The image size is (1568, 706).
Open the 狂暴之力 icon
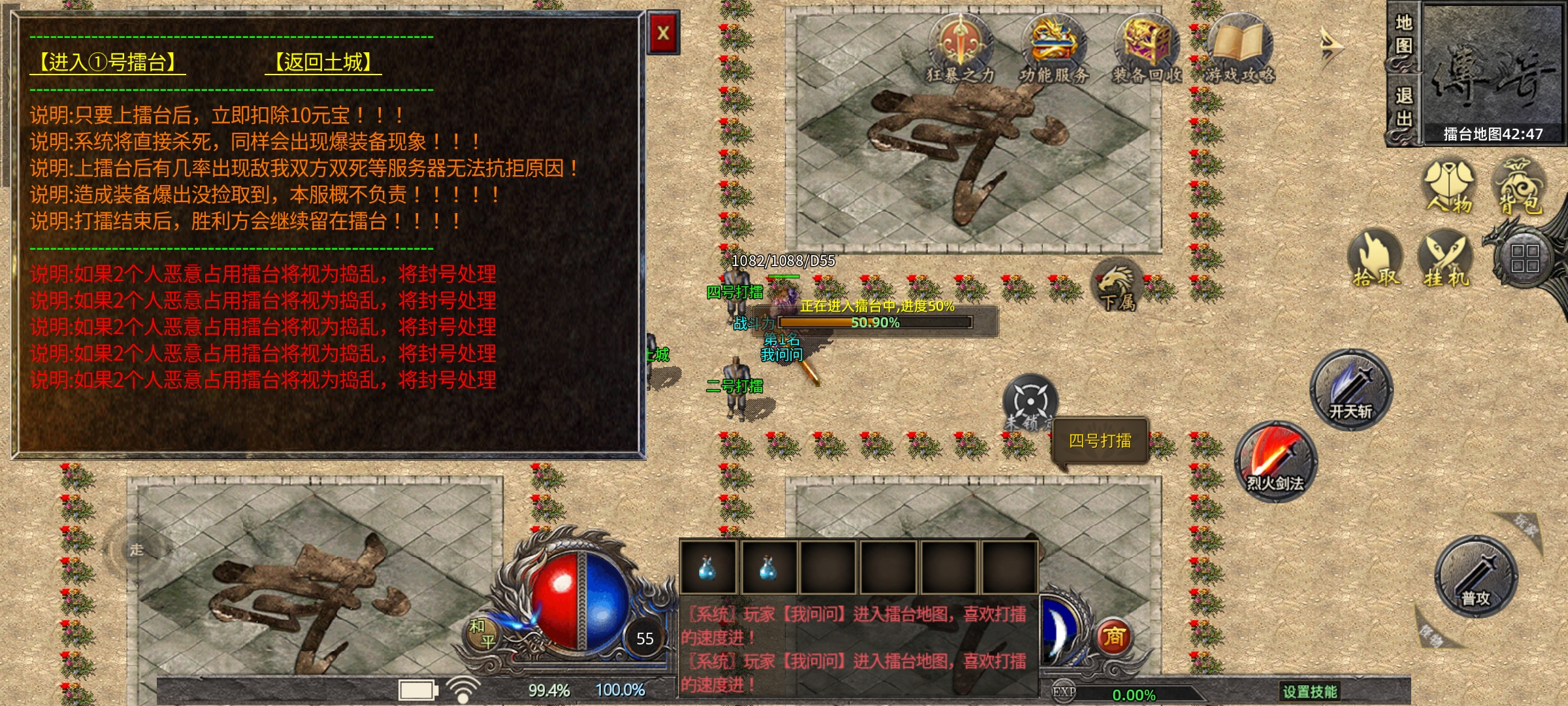tap(960, 49)
